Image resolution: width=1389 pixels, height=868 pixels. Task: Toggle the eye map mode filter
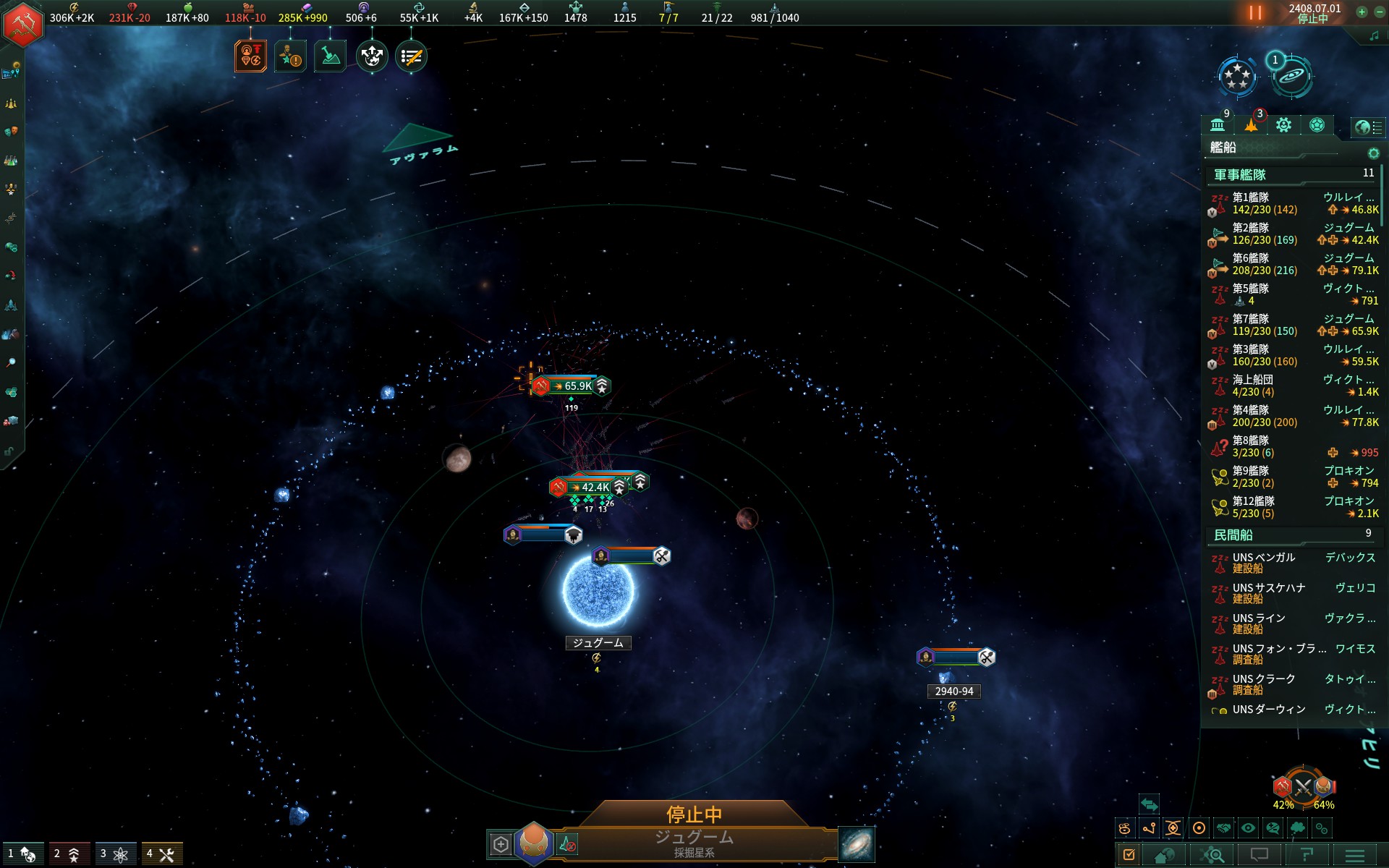click(x=1248, y=828)
